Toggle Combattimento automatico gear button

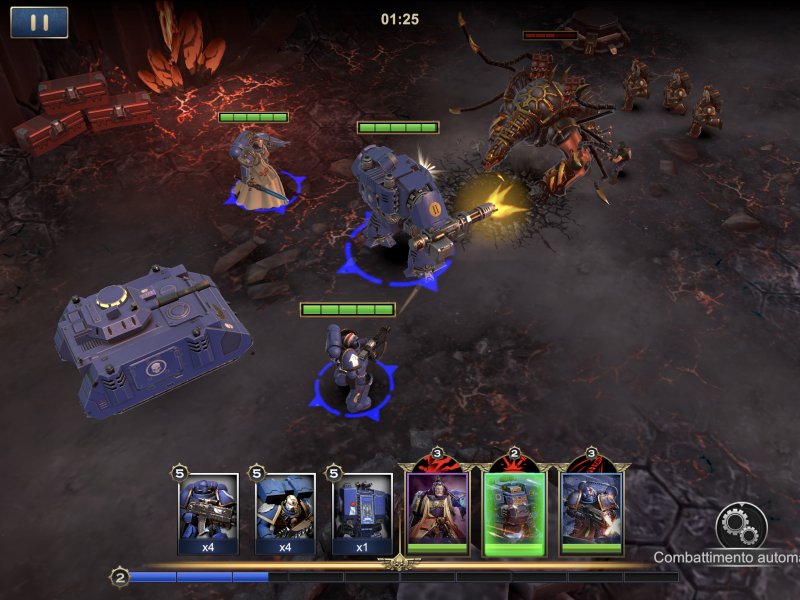tap(741, 526)
